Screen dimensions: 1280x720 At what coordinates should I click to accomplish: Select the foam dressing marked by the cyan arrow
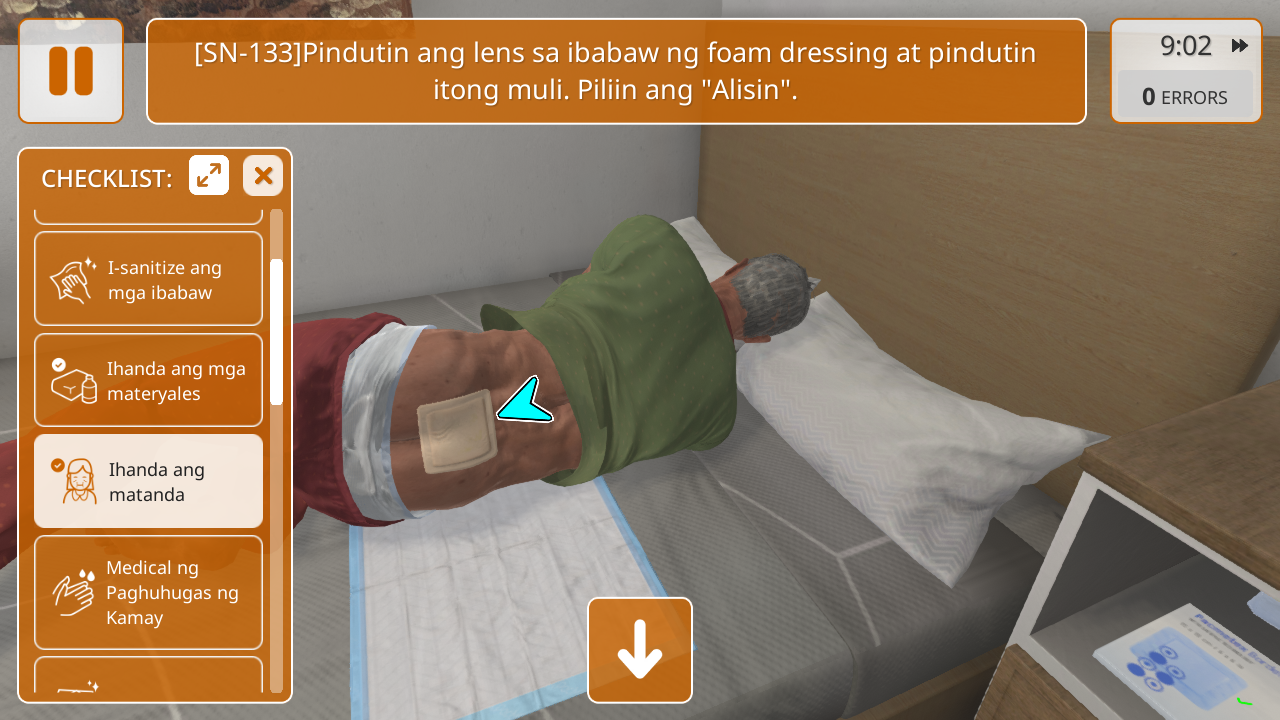coord(456,430)
